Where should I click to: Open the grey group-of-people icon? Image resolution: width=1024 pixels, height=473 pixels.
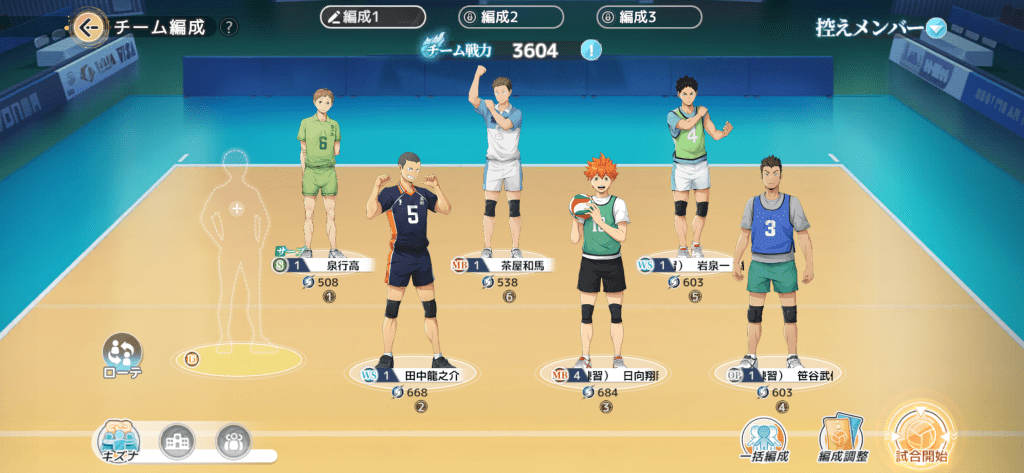click(233, 441)
